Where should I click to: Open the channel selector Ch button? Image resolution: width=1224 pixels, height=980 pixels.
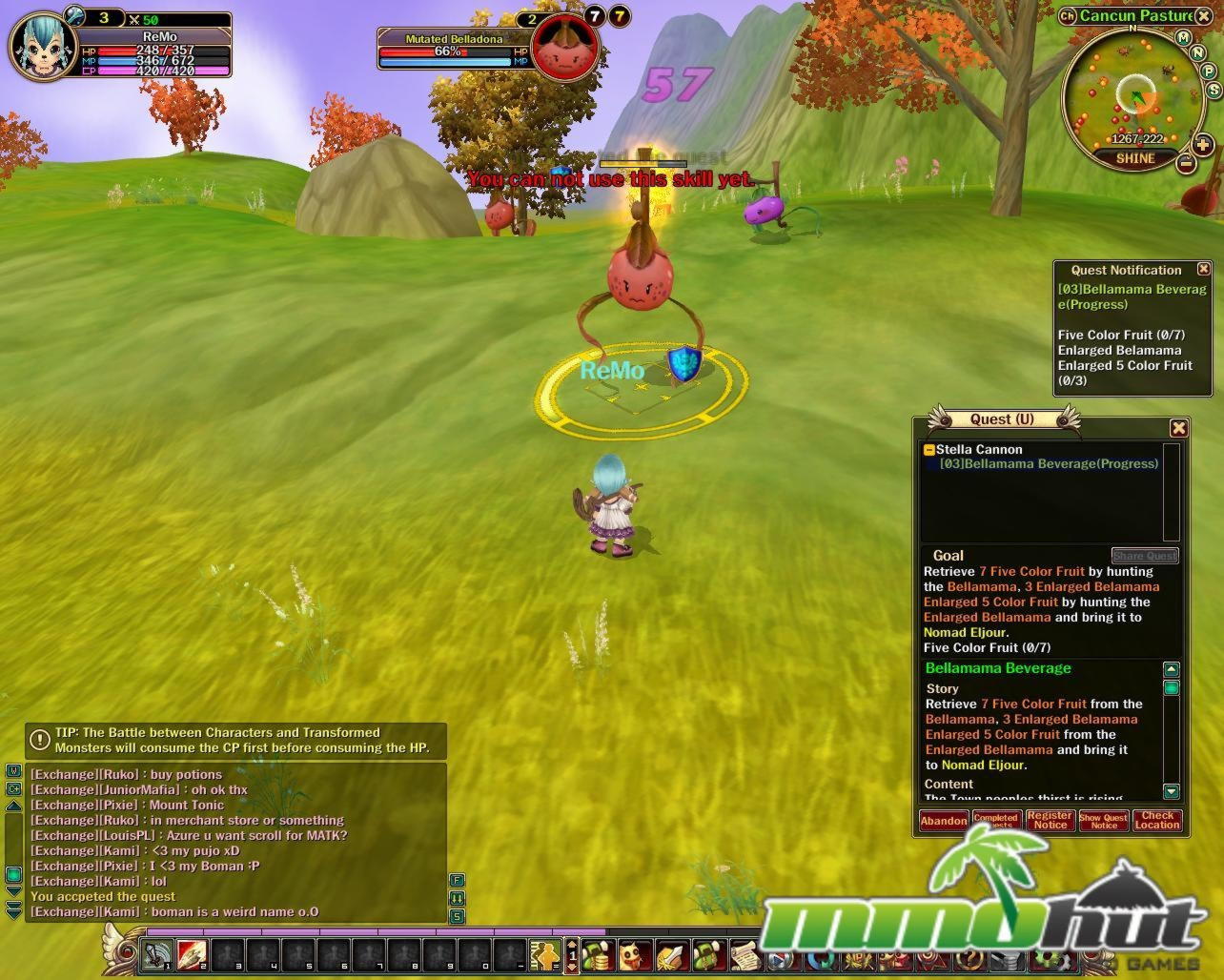pos(1067,15)
